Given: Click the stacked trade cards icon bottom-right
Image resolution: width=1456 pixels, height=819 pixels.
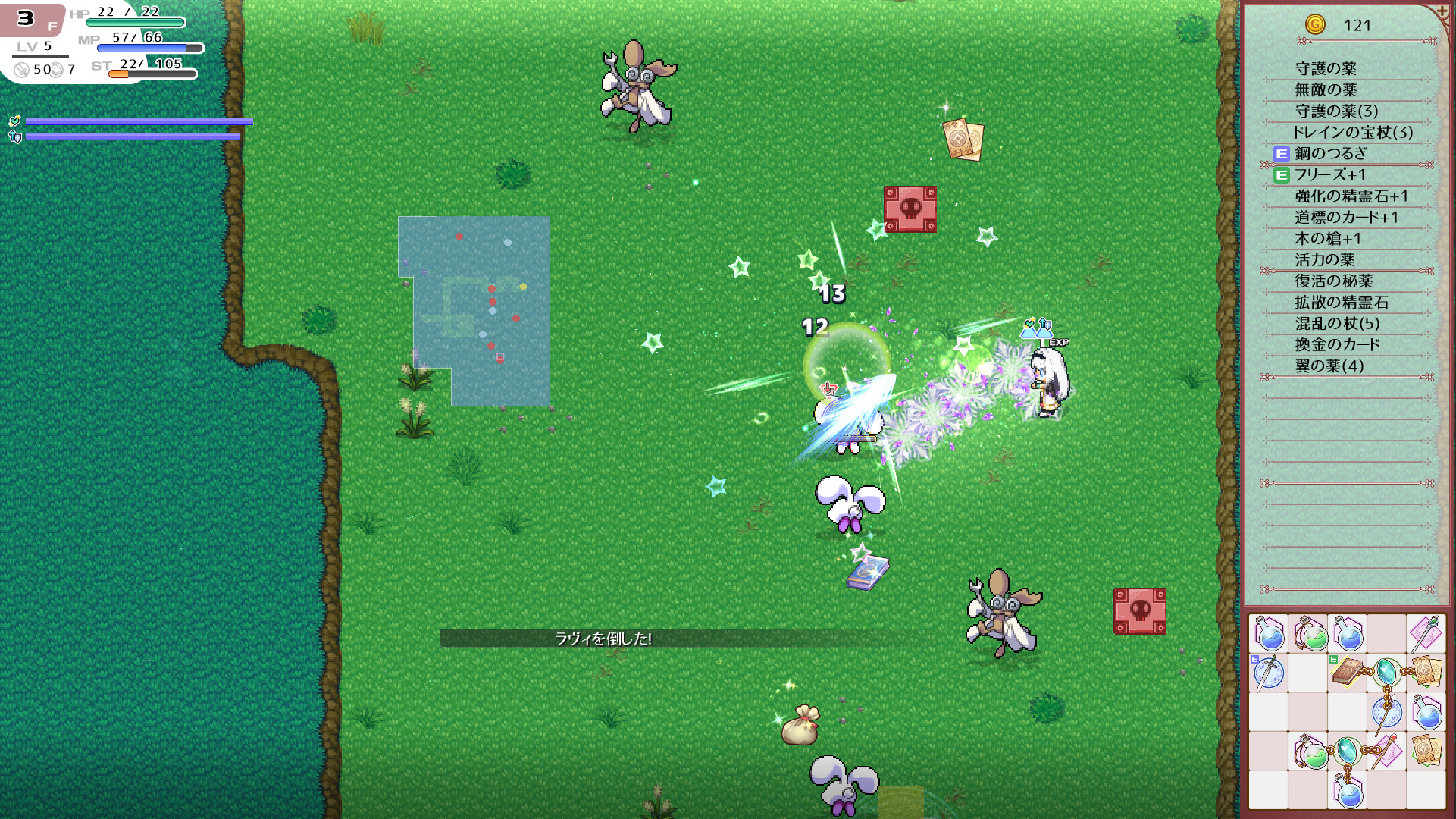Looking at the screenshot, I should point(1426,751).
